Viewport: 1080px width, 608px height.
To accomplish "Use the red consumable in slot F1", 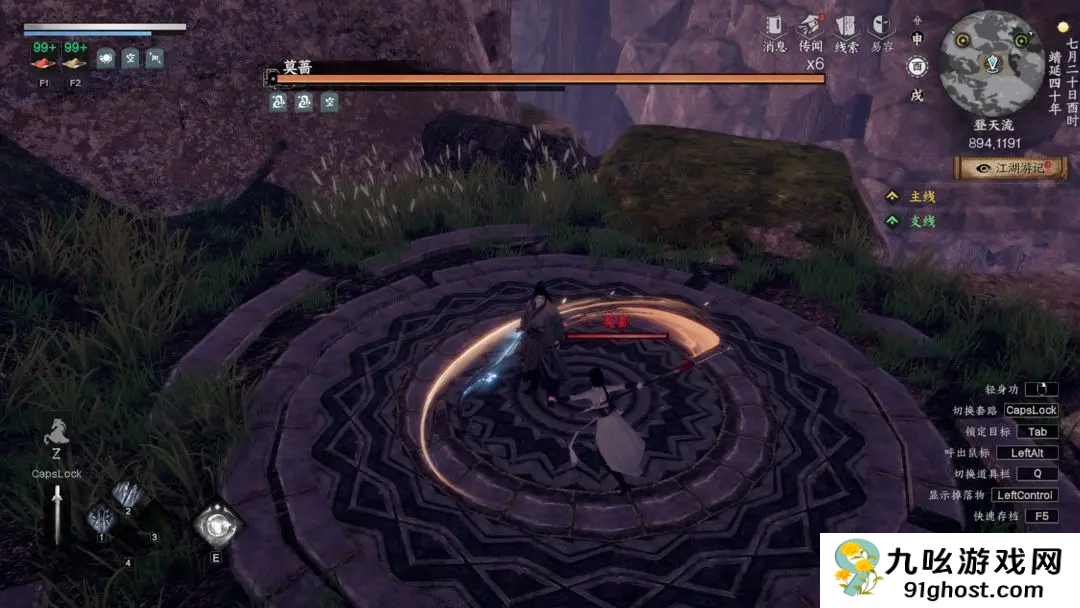I will (x=44, y=62).
